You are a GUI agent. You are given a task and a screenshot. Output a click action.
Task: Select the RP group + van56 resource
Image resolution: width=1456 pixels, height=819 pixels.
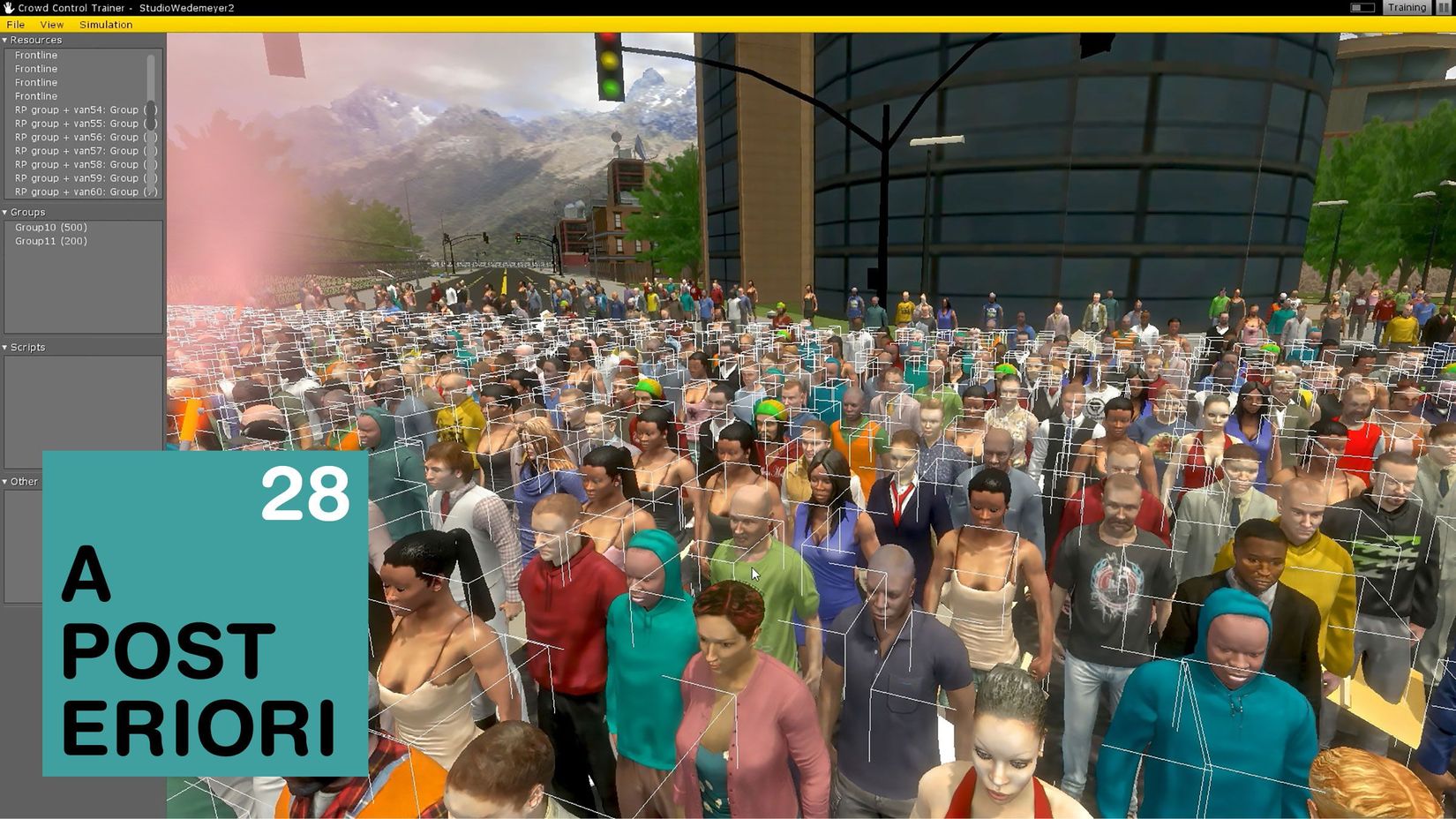pyautogui.click(x=77, y=138)
